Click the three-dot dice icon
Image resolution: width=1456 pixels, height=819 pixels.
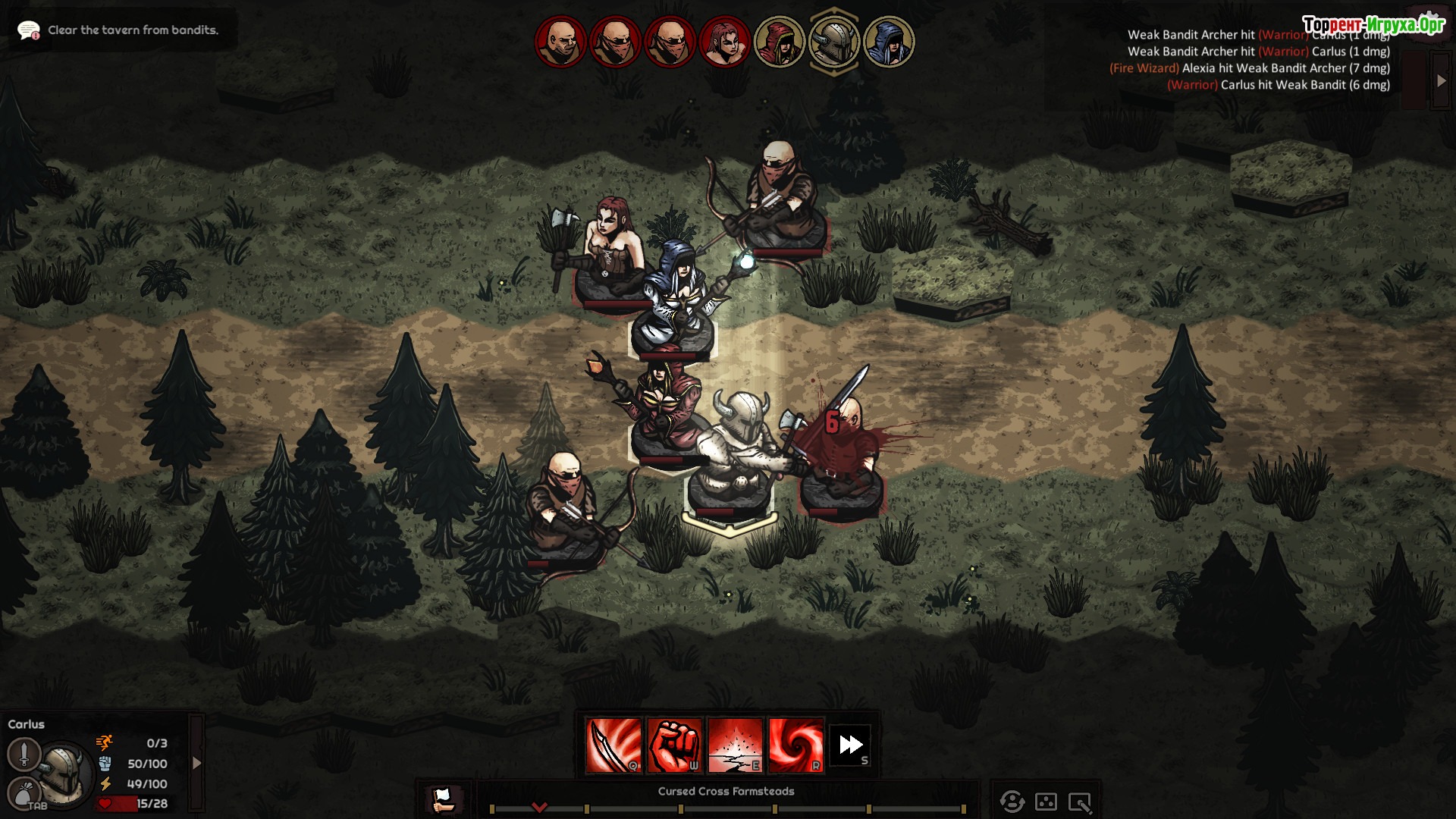[x=1046, y=802]
